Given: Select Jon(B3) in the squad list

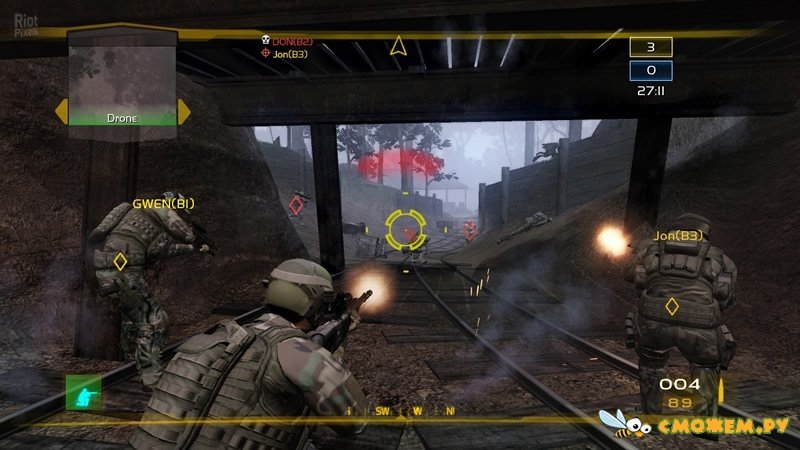Looking at the screenshot, I should (287, 54).
